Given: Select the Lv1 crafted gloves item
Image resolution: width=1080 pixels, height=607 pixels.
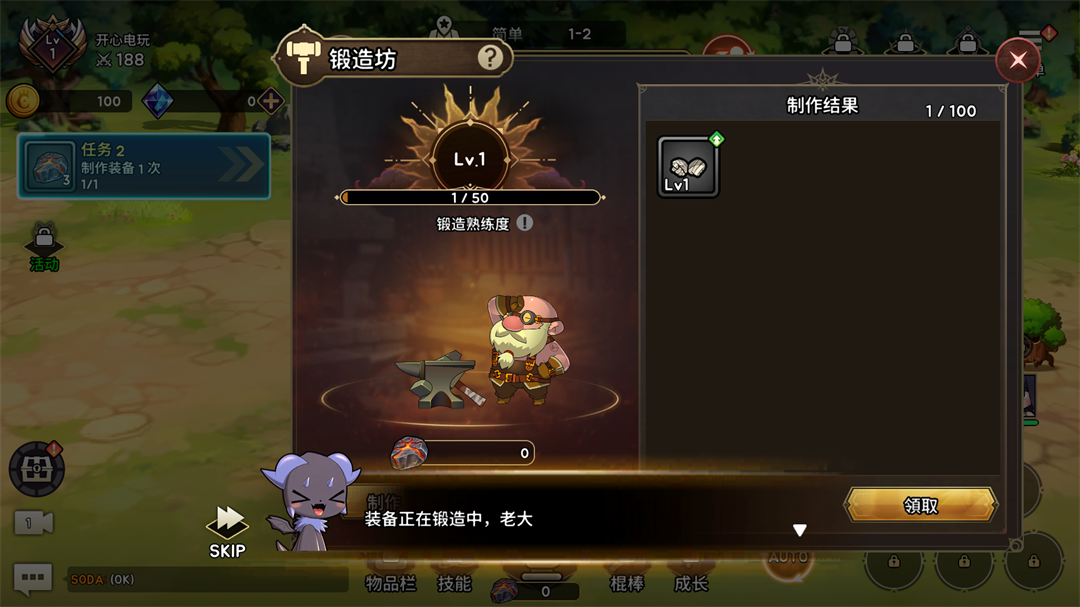Looking at the screenshot, I should pyautogui.click(x=688, y=166).
